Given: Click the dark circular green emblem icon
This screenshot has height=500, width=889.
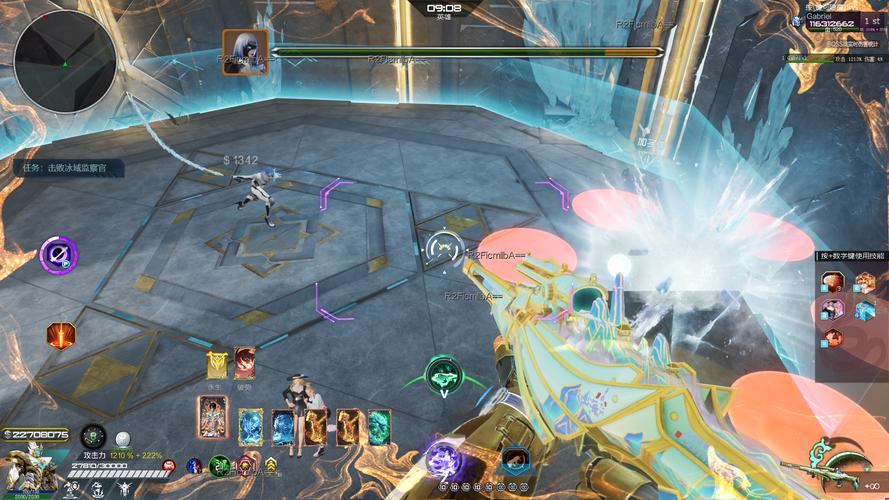Looking at the screenshot, I should (x=93, y=436).
